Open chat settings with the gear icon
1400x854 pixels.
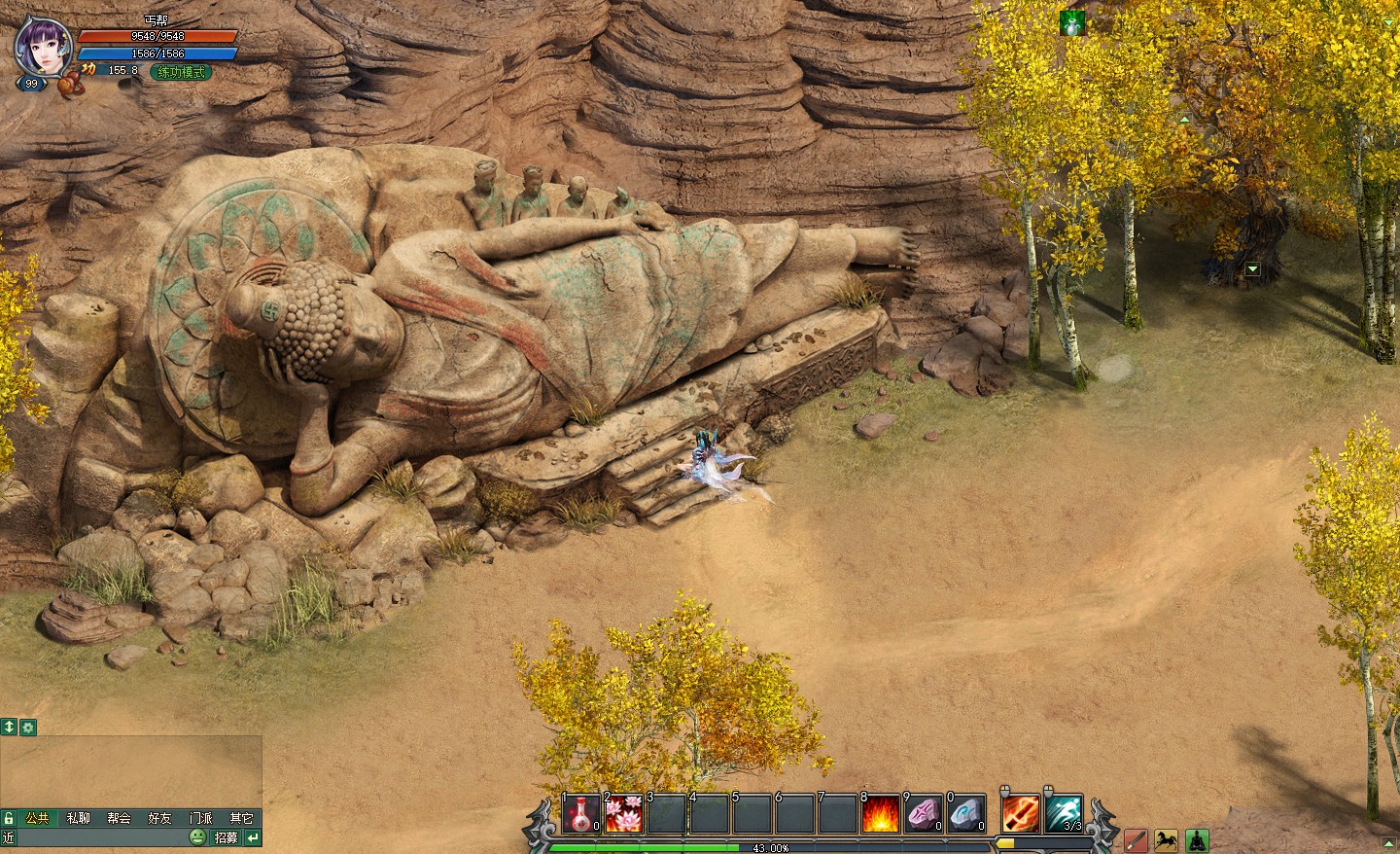point(28,727)
